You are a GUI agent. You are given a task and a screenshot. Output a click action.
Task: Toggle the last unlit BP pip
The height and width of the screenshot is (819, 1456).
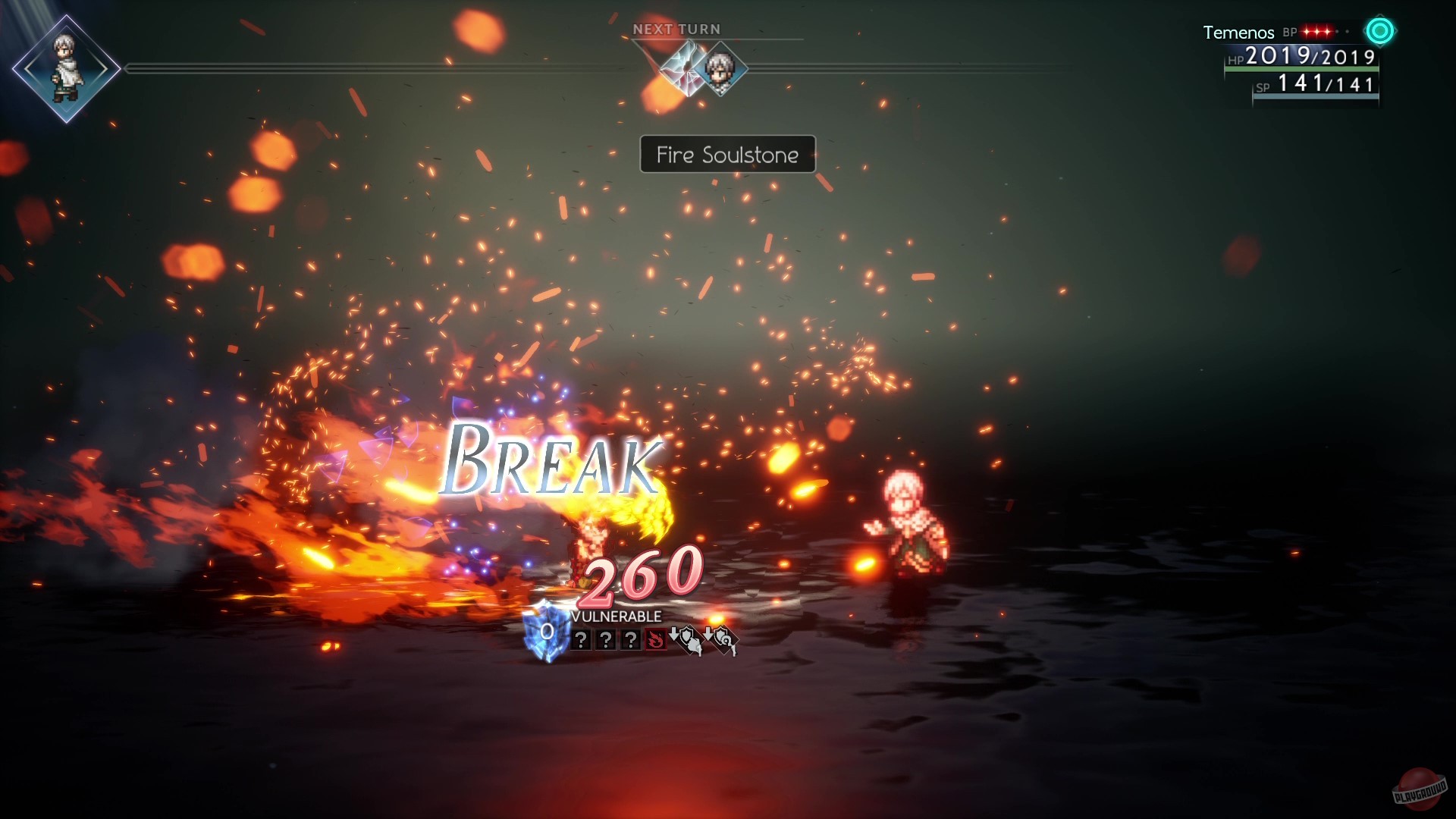click(x=1348, y=30)
